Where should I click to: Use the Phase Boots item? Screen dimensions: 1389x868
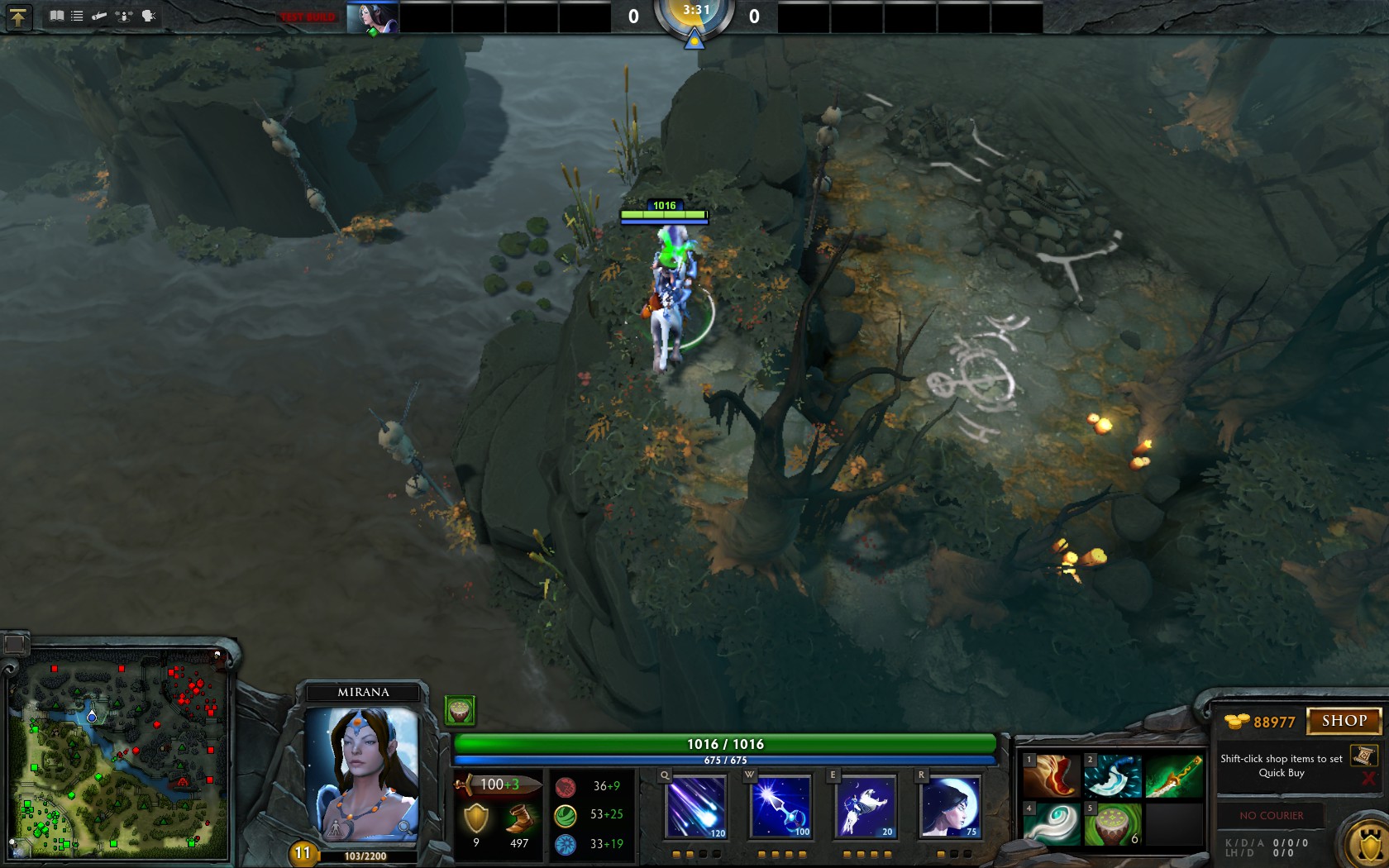point(1051,775)
